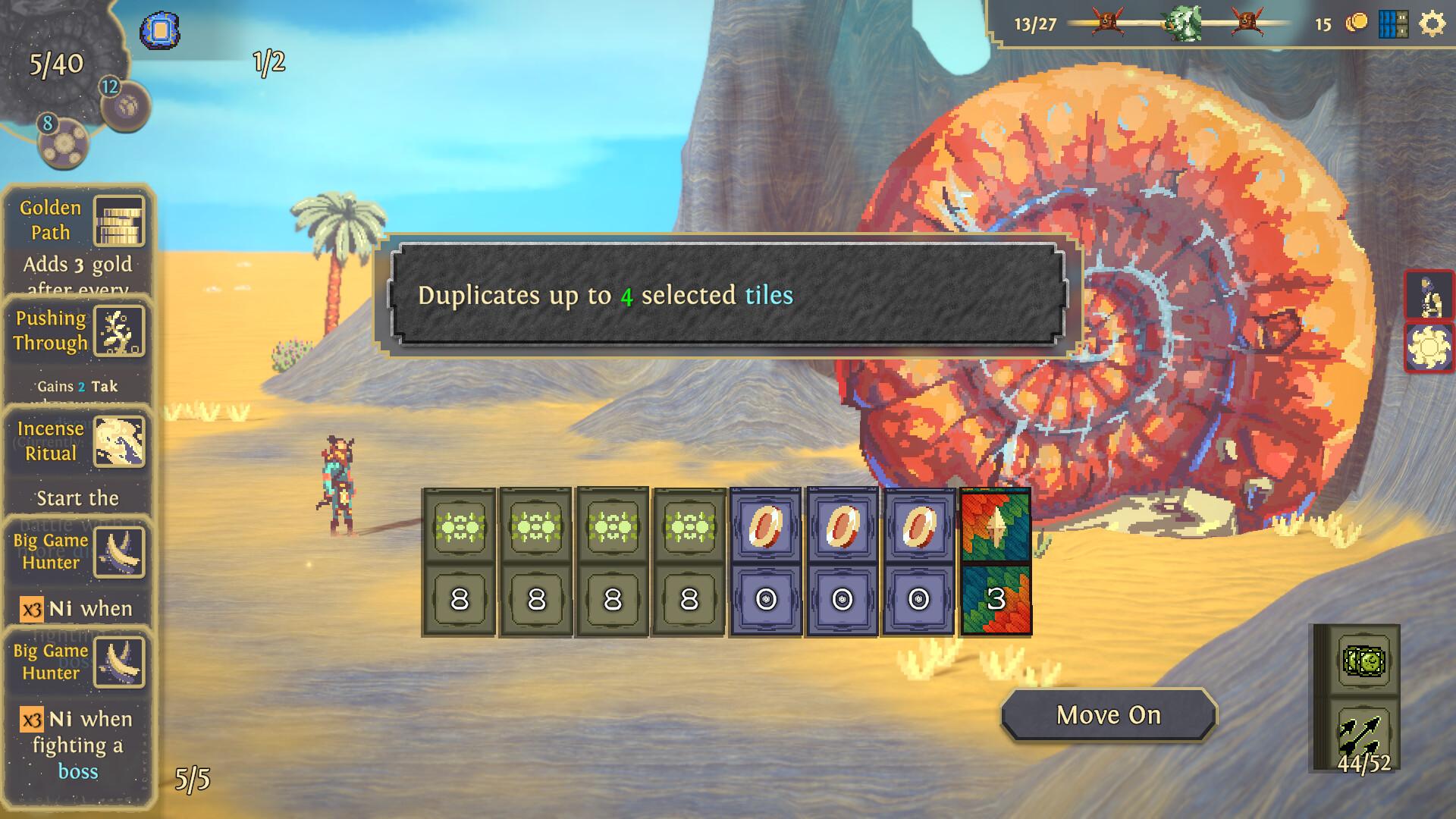Select the hooded figure icon on right edge

pos(1429,296)
